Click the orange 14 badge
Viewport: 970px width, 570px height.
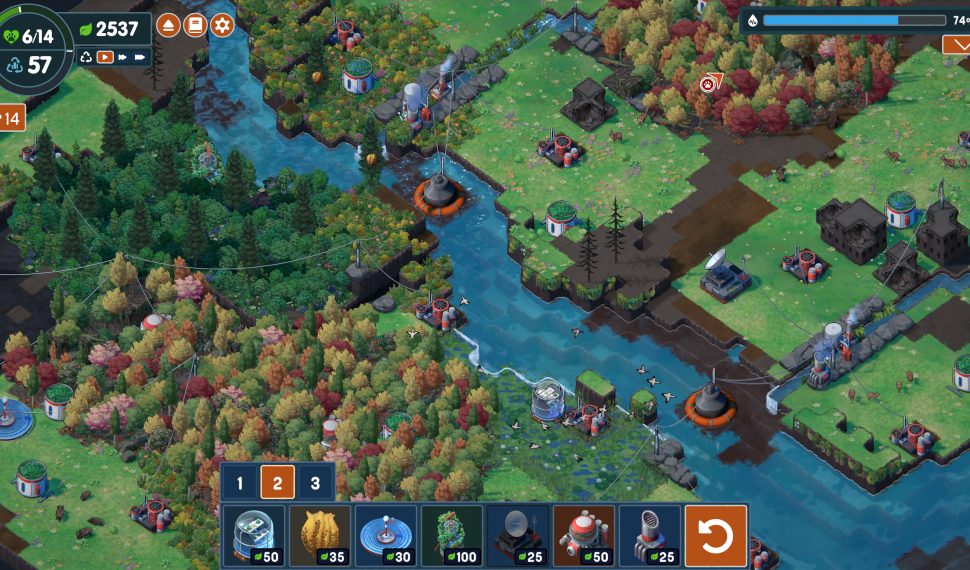click(12, 118)
